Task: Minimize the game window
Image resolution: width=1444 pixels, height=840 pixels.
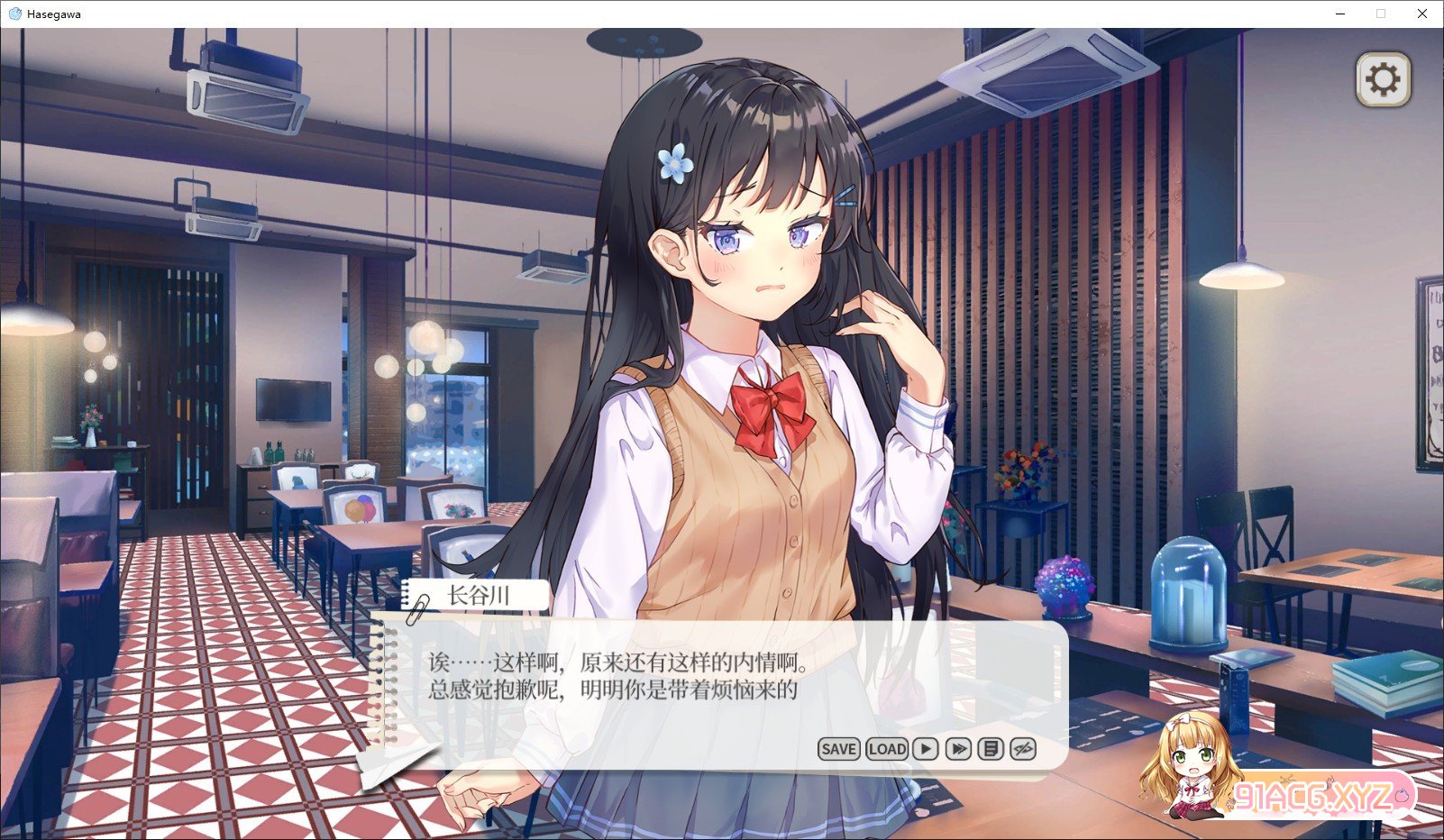Action: (x=1340, y=14)
